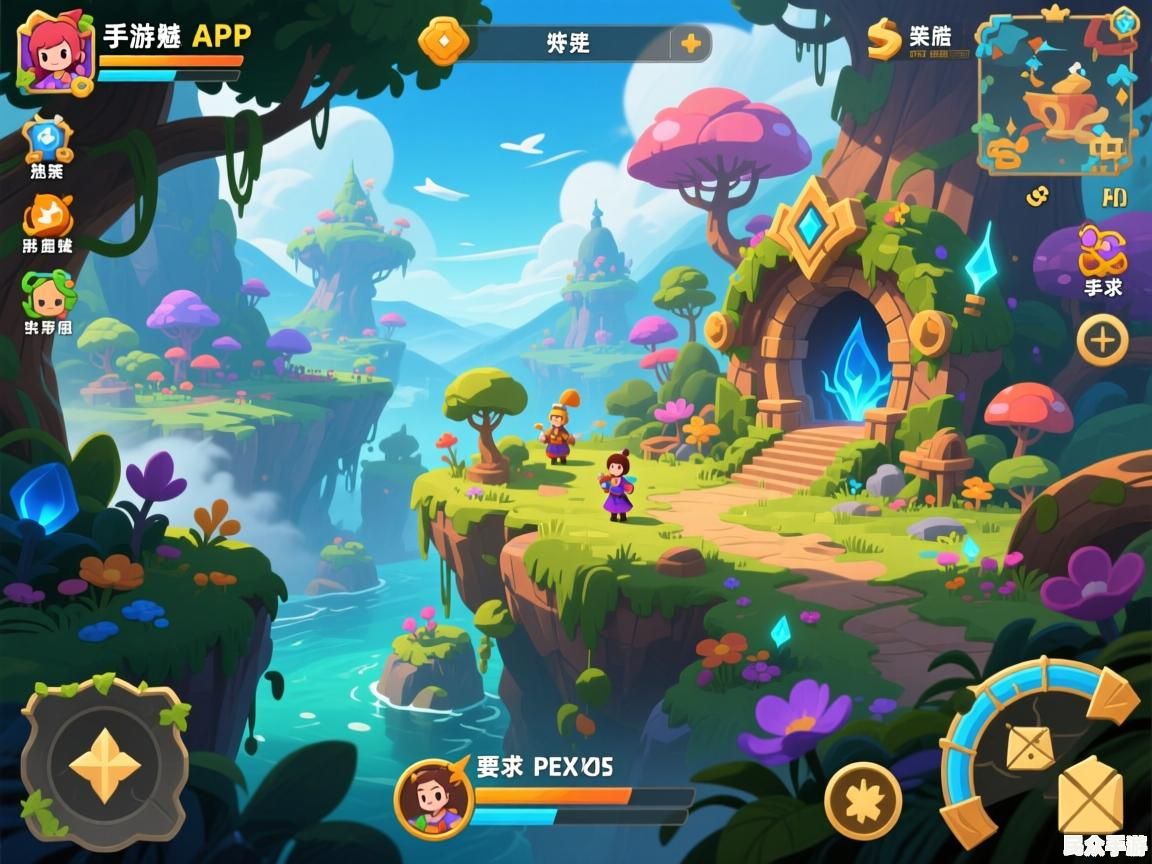The image size is (1152, 864).
Task: Click the round gold plus button
Action: pyautogui.click(x=1102, y=341)
